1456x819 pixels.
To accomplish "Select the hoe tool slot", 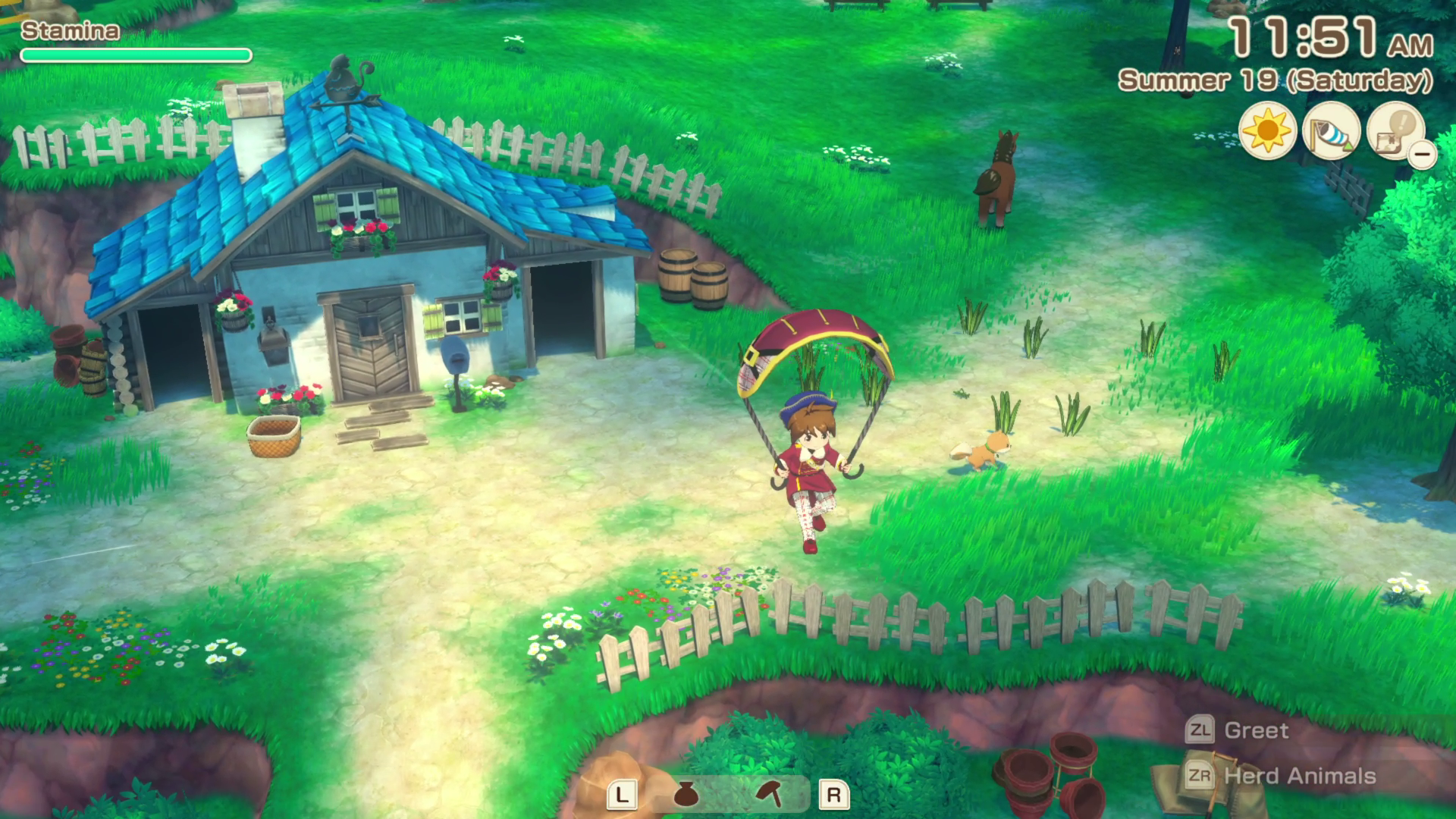I will coord(770,794).
